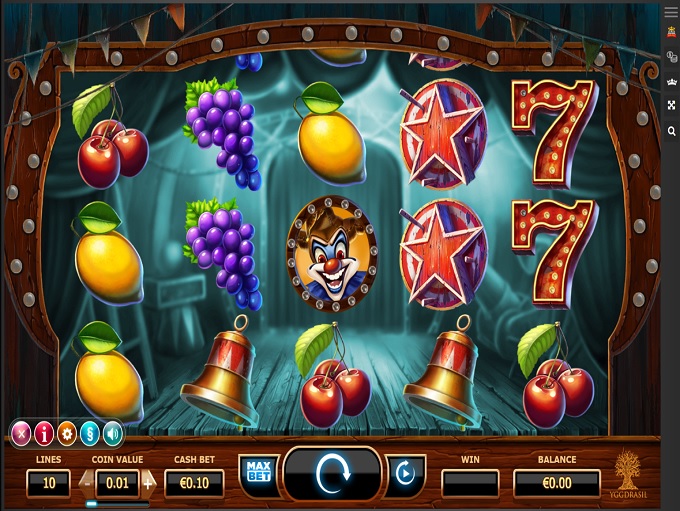Decrease the coin value with the minus button

[87, 483]
